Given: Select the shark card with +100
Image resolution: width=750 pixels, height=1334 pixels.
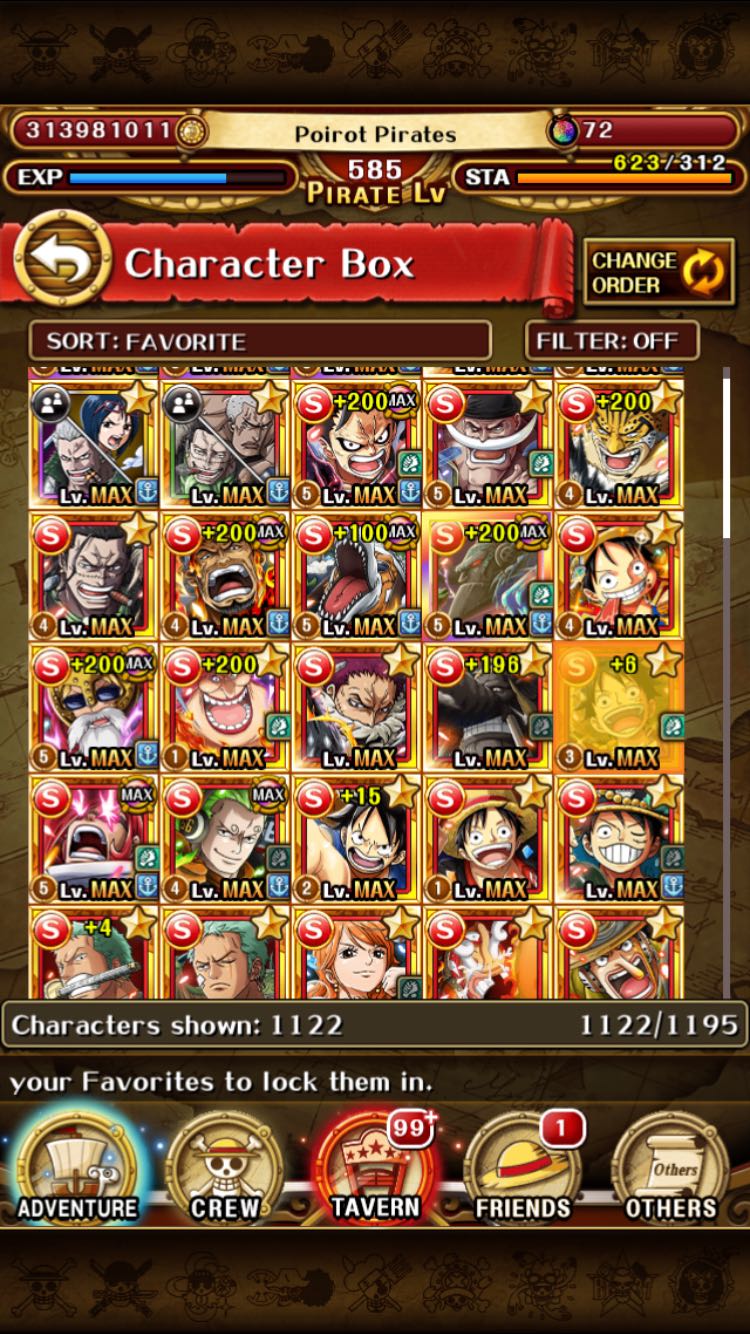Looking at the screenshot, I should [356, 575].
